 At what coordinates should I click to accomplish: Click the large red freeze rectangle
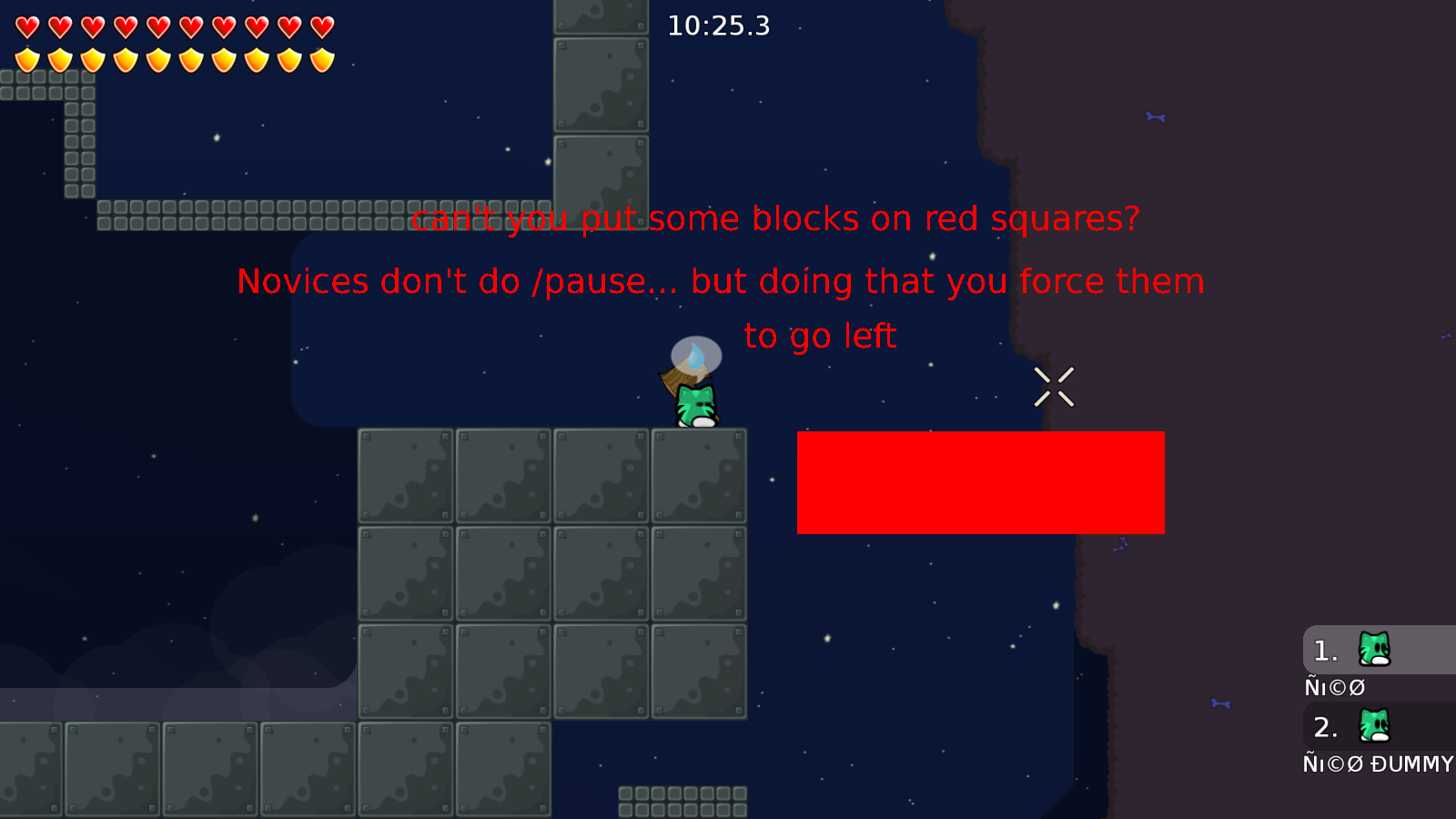(x=980, y=482)
